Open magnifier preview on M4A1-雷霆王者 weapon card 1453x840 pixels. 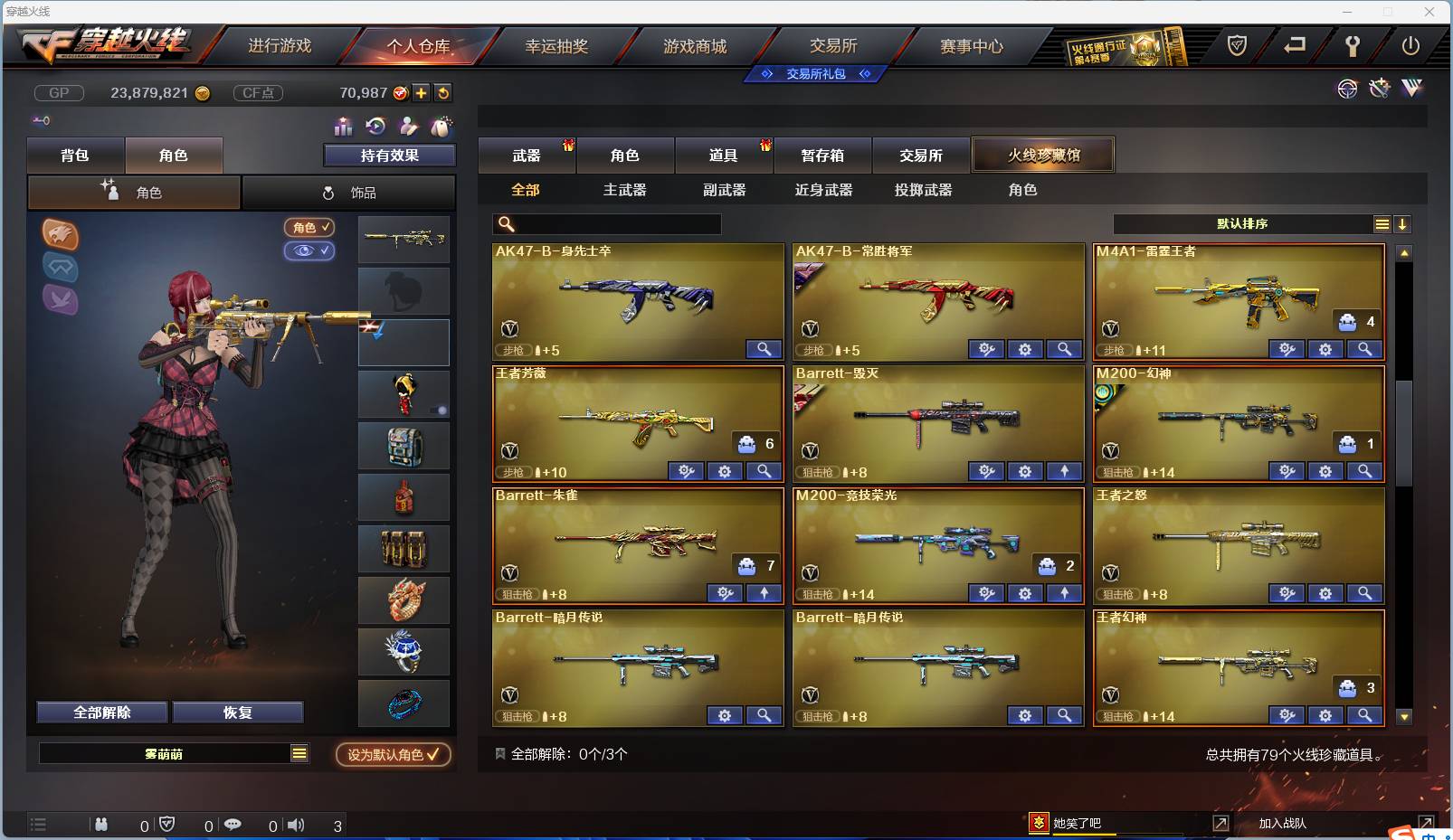coord(1365,349)
